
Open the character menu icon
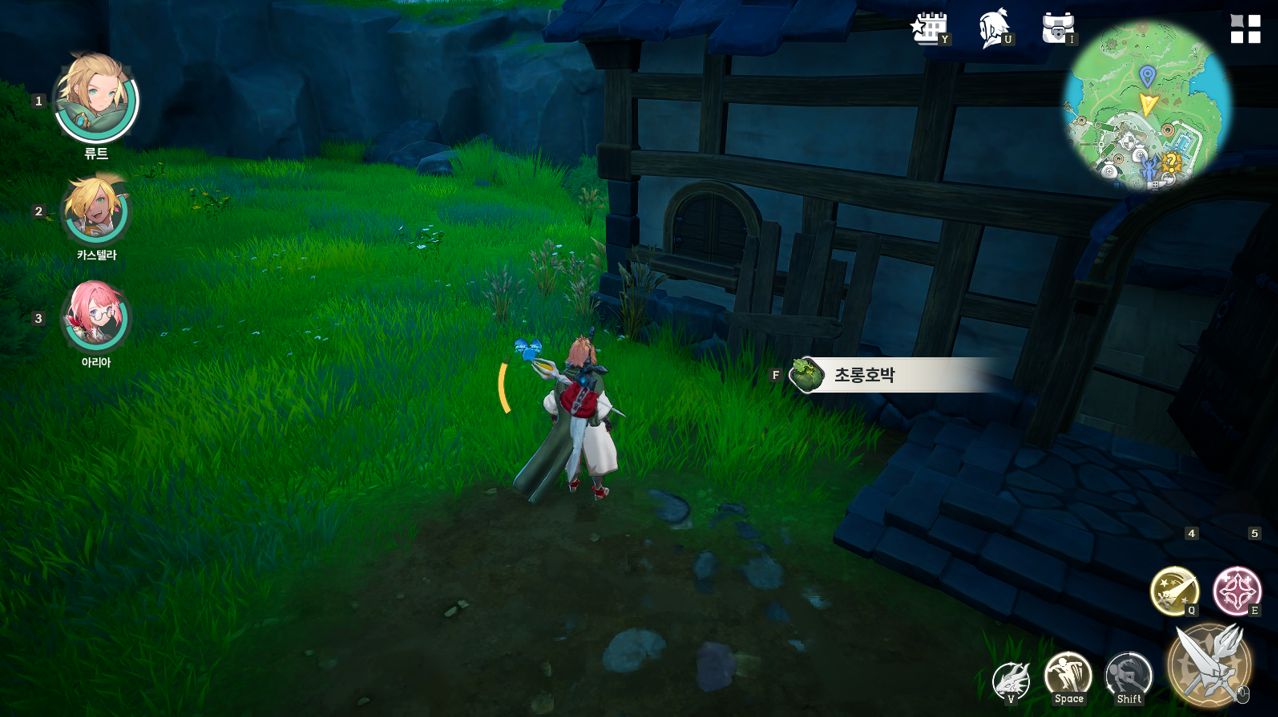pos(993,28)
